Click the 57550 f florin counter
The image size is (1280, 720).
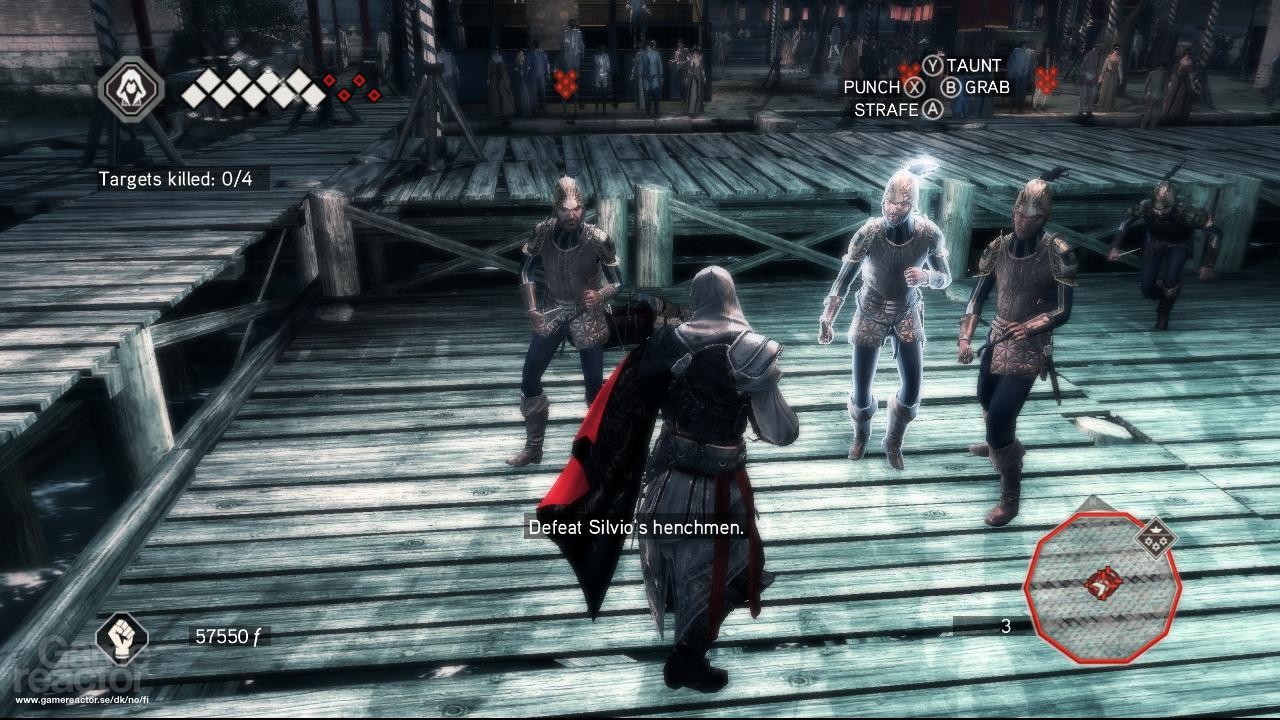tap(230, 634)
